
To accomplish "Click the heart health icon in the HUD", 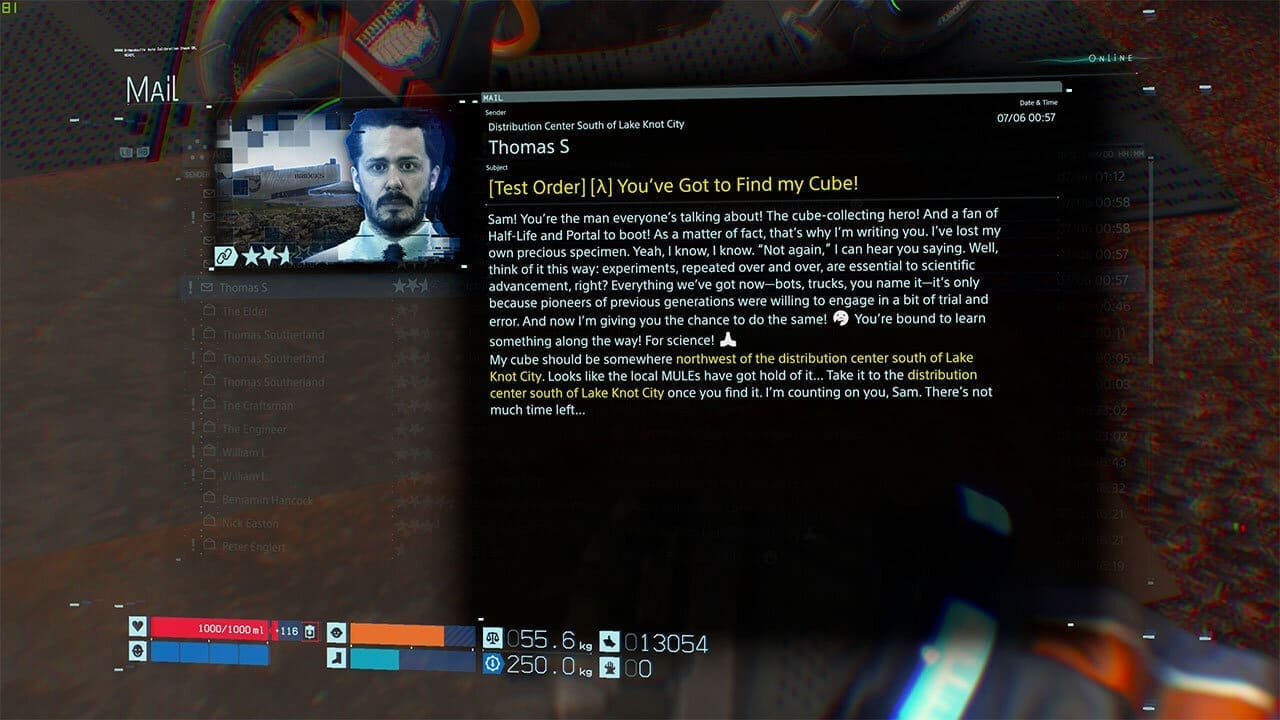I will point(138,626).
